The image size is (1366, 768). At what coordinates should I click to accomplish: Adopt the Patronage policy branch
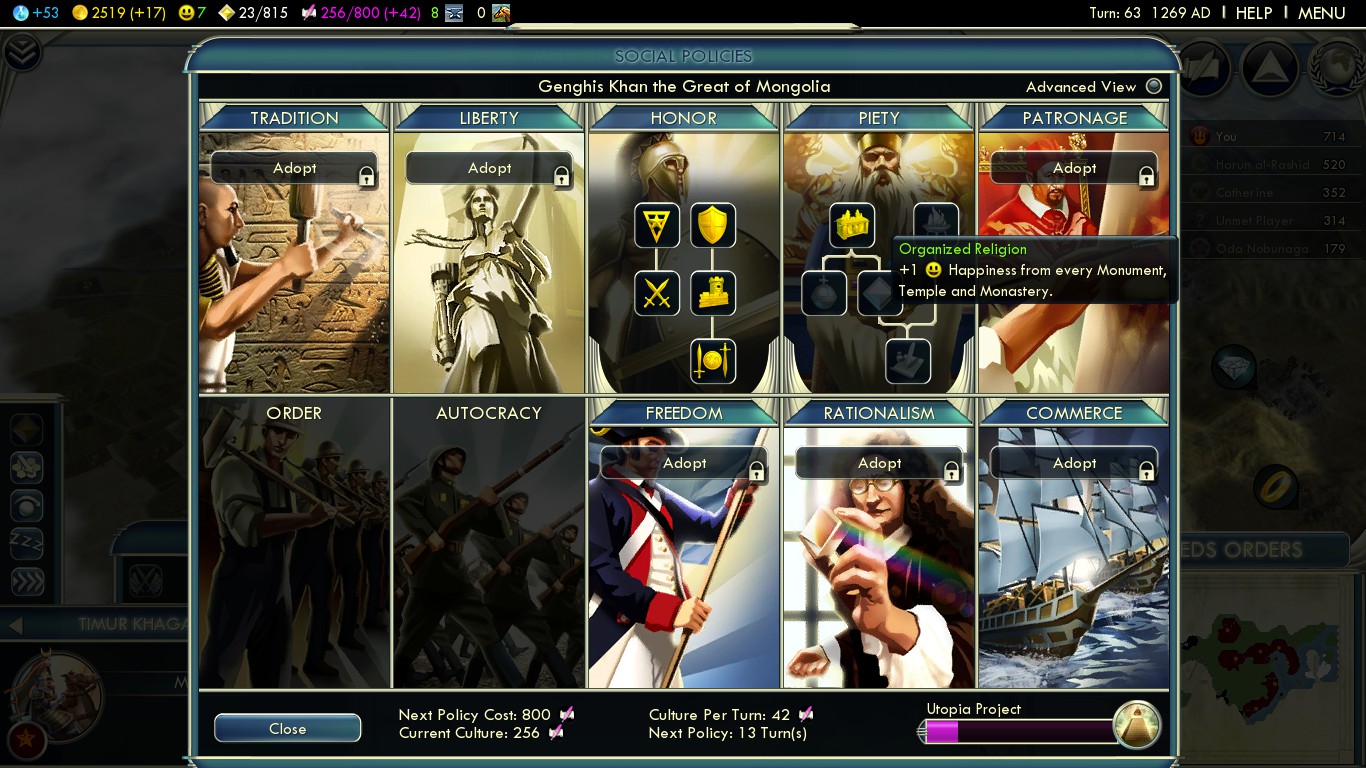tap(1074, 168)
